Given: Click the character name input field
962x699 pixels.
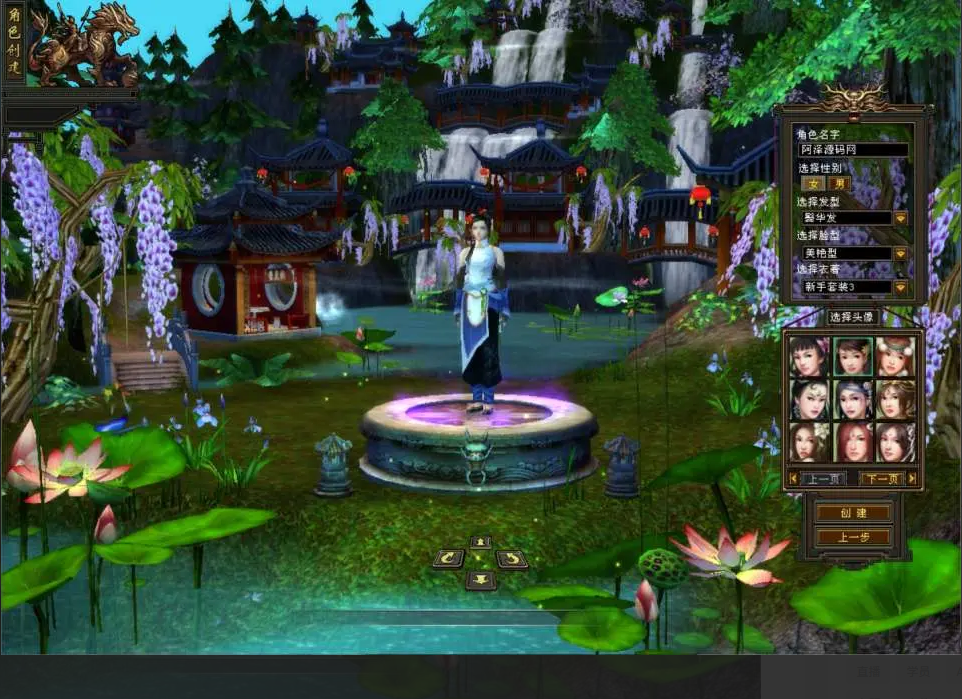Looking at the screenshot, I should [853, 150].
